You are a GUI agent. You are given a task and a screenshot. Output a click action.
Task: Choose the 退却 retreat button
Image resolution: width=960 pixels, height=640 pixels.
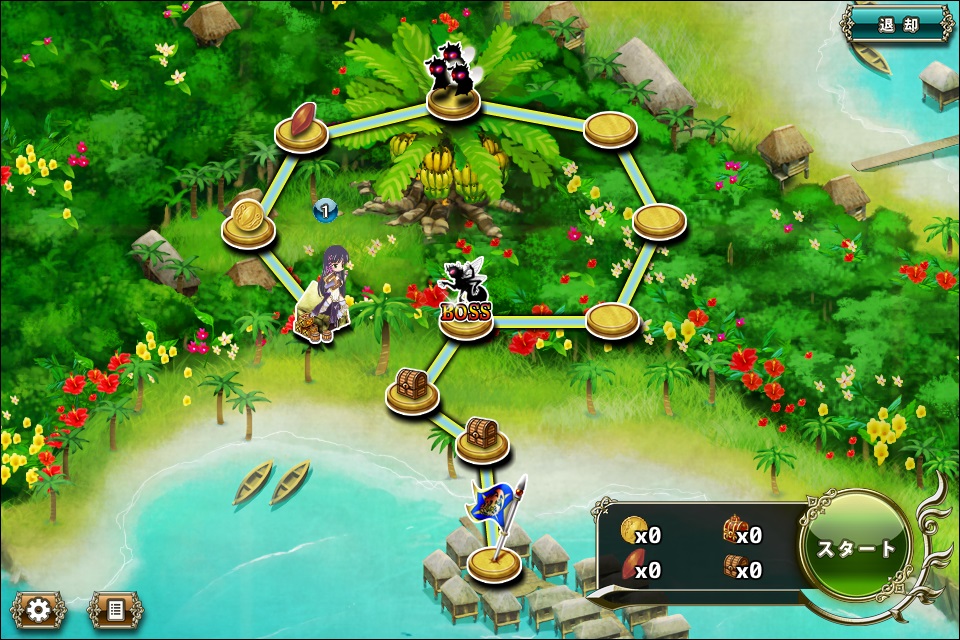(x=897, y=24)
